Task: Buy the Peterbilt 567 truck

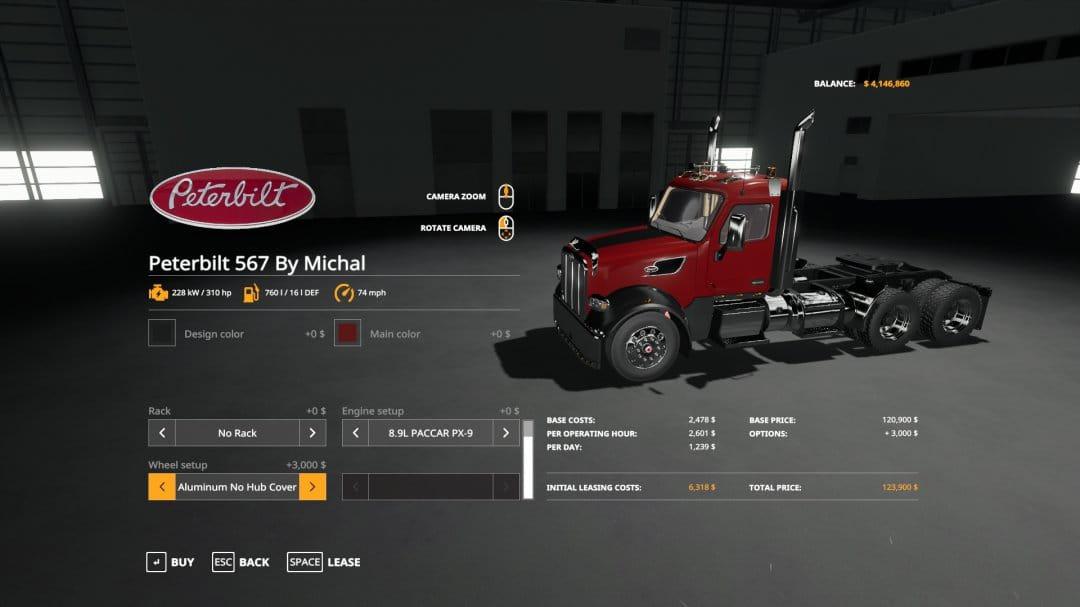Action: click(x=170, y=562)
